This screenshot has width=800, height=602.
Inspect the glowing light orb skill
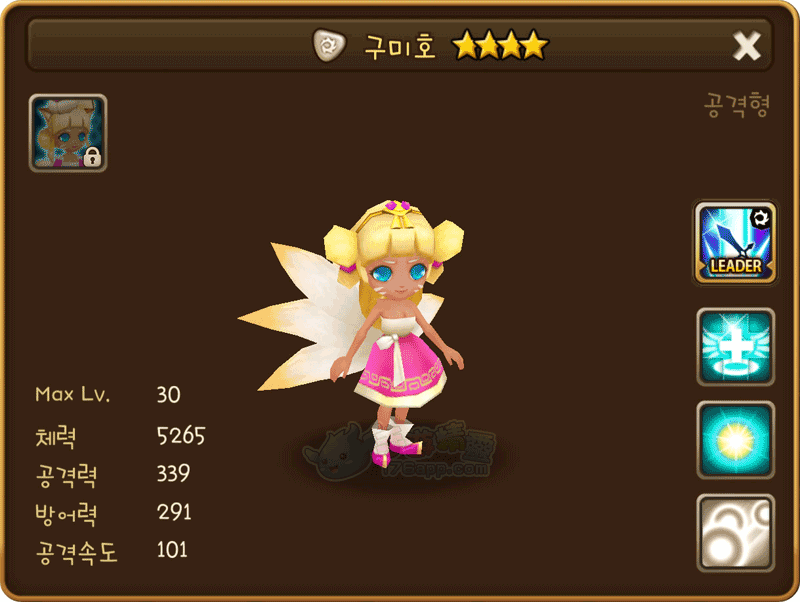735,440
